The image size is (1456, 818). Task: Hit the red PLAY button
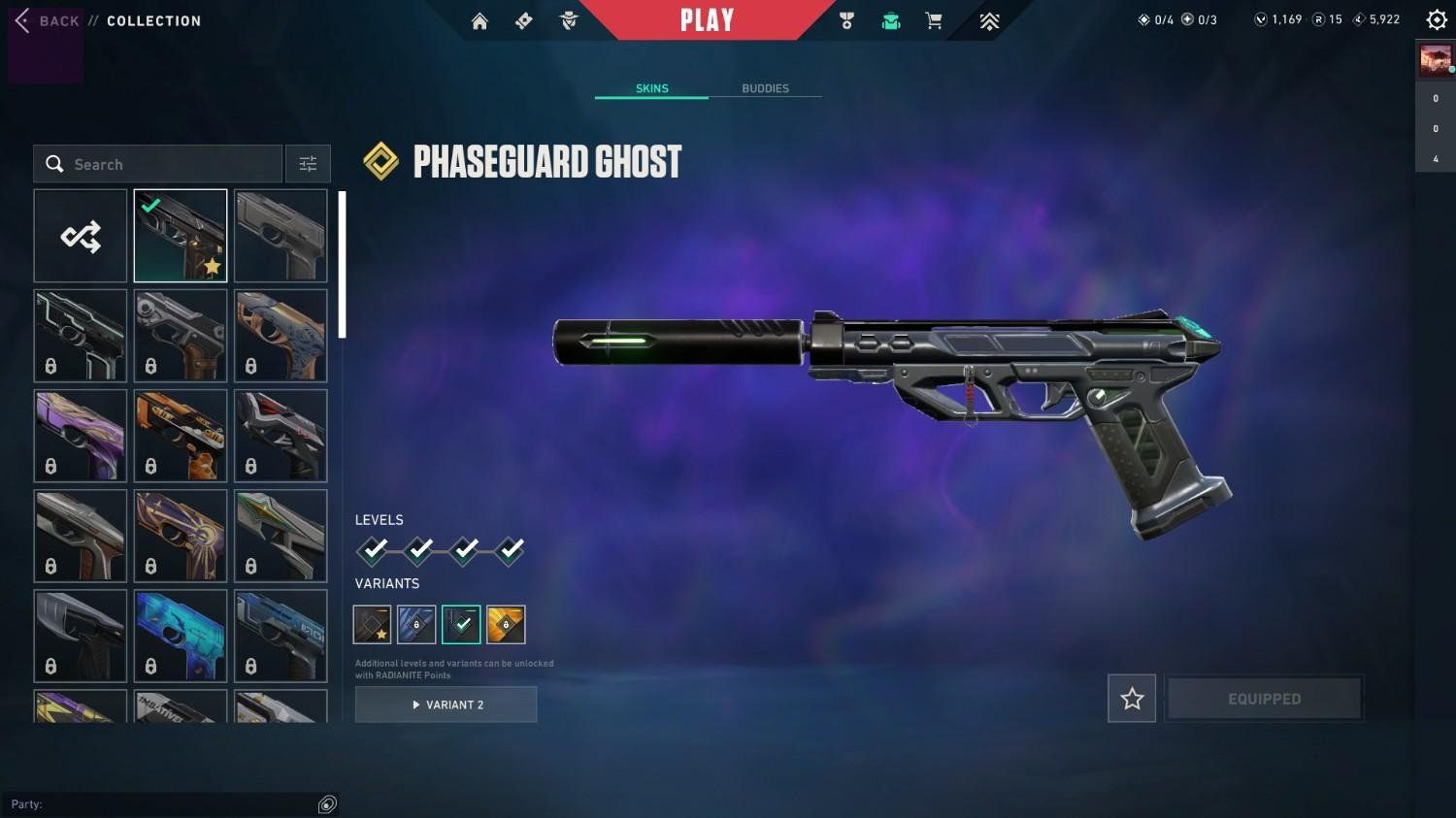707,20
